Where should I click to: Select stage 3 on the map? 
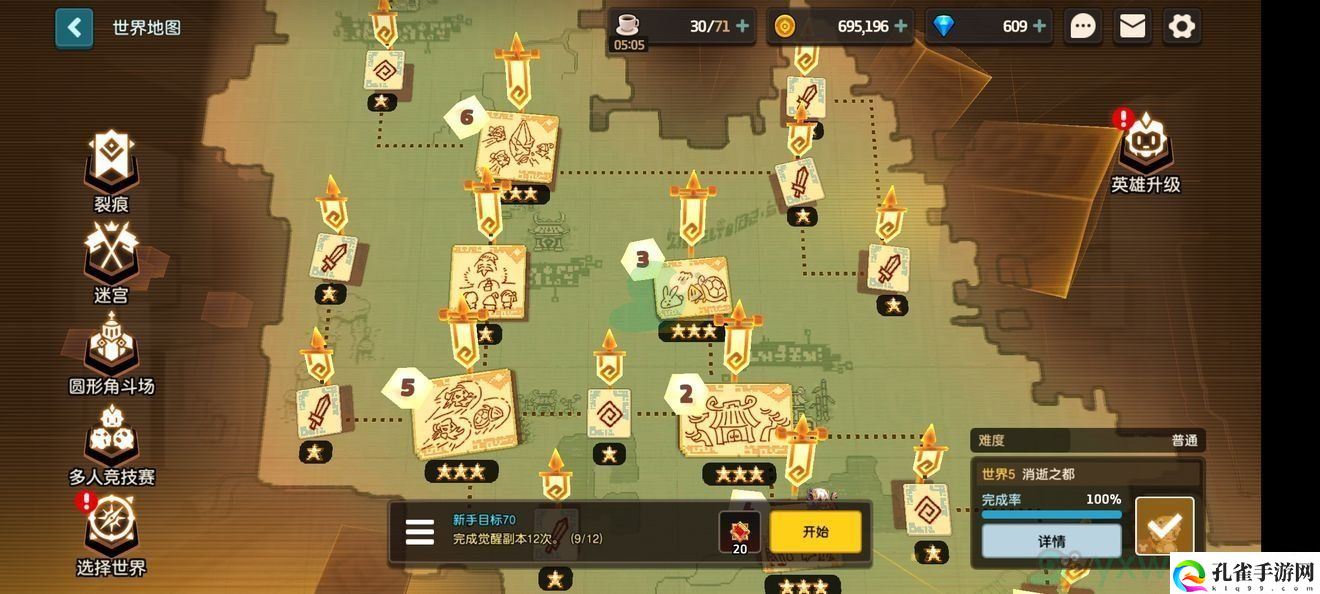(x=691, y=287)
